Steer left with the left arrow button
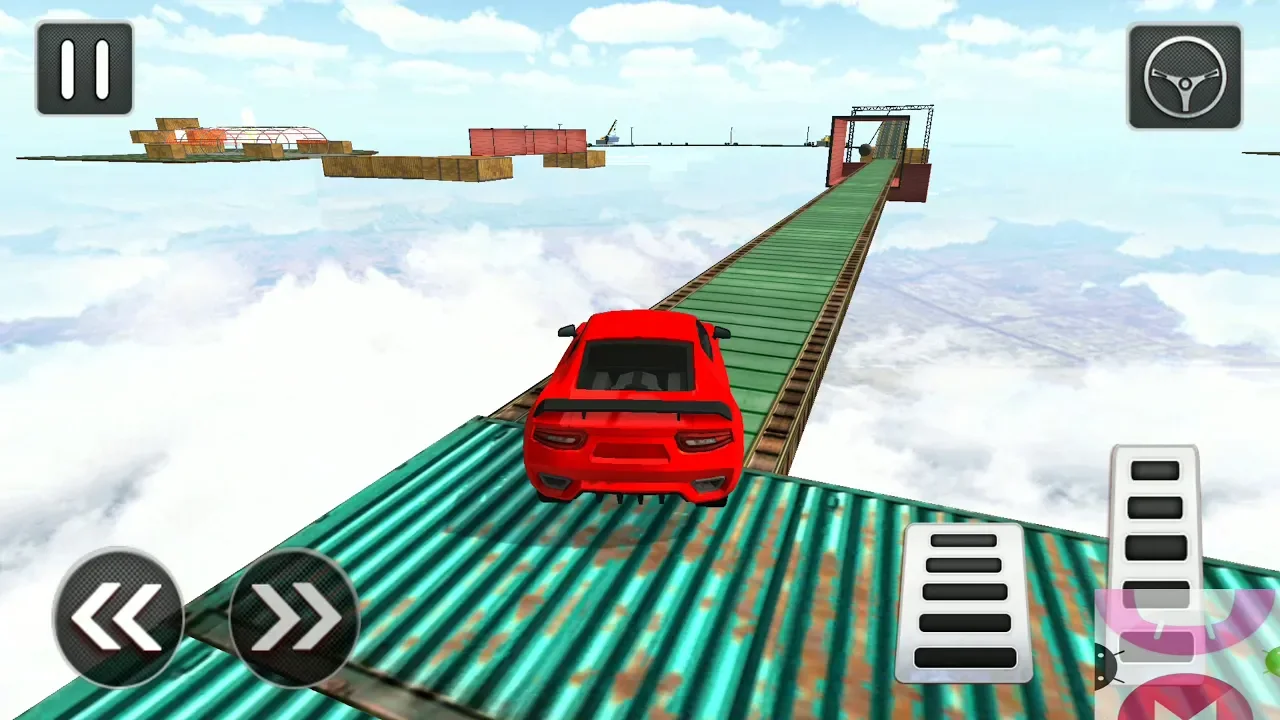 pos(118,616)
